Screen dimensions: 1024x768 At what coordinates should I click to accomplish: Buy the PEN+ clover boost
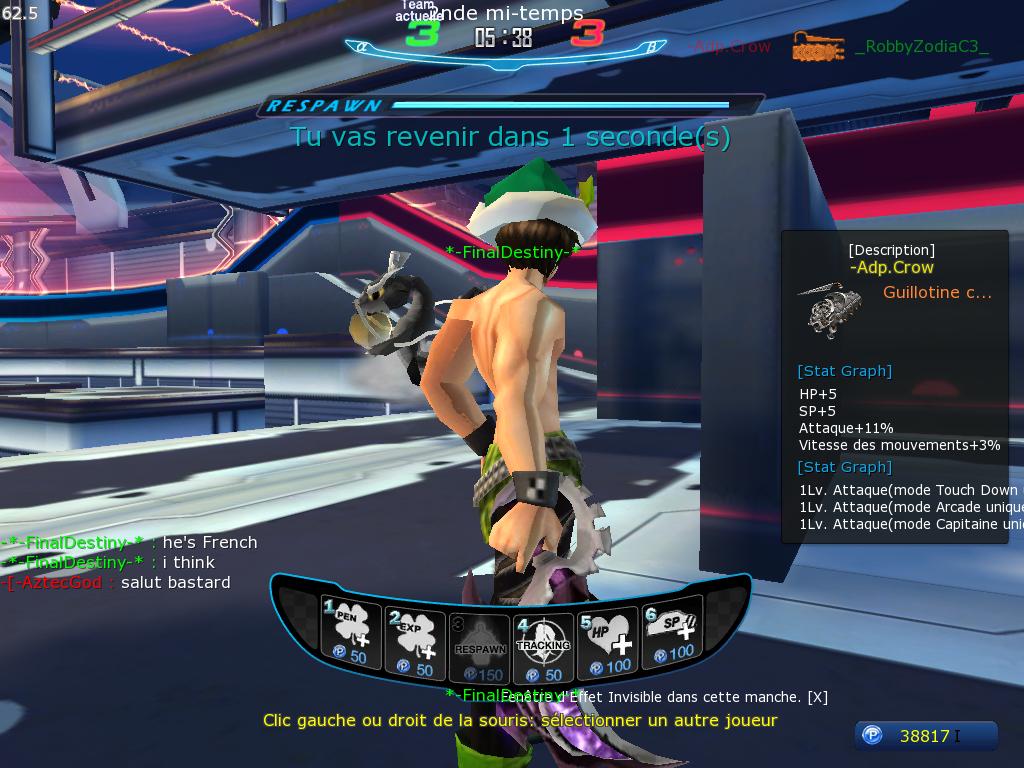(348, 634)
